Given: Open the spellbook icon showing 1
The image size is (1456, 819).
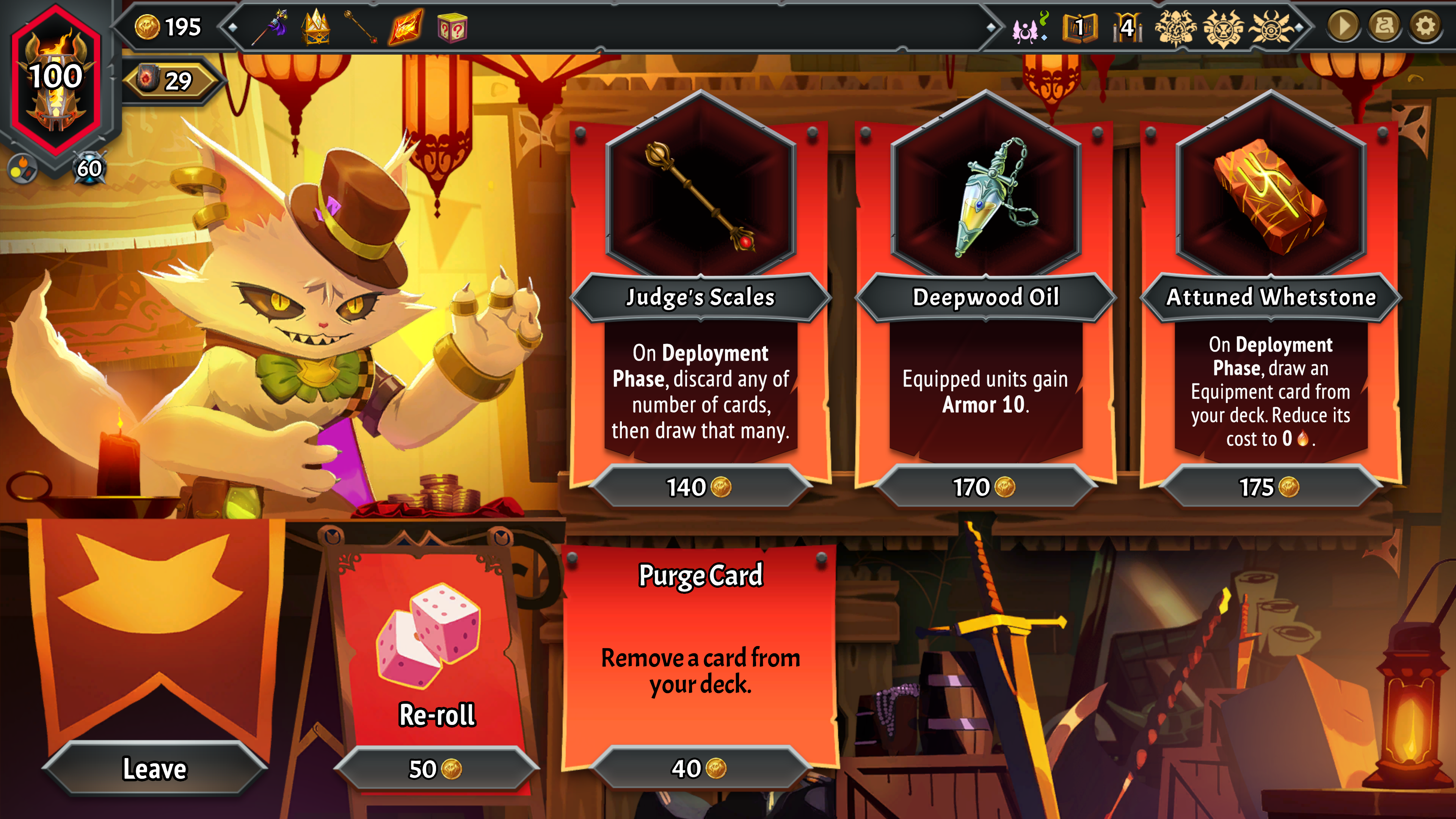Looking at the screenshot, I should pyautogui.click(x=1079, y=27).
